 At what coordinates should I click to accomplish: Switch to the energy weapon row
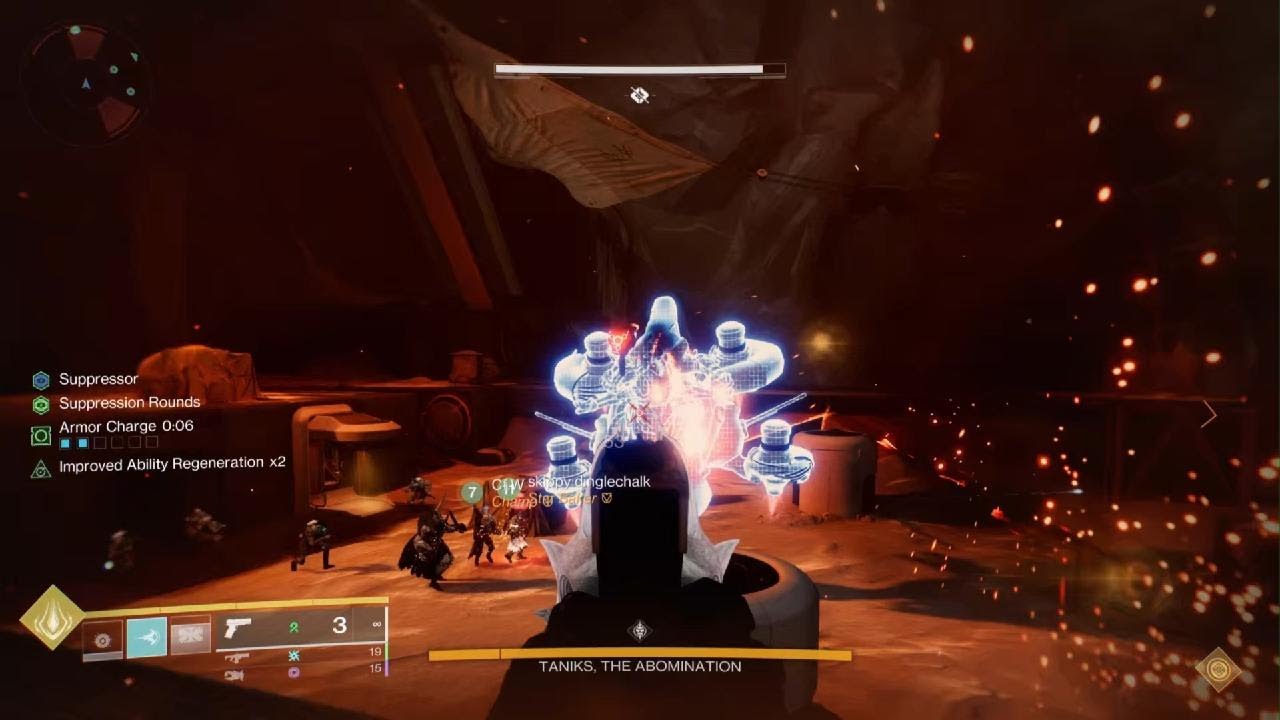click(237, 657)
